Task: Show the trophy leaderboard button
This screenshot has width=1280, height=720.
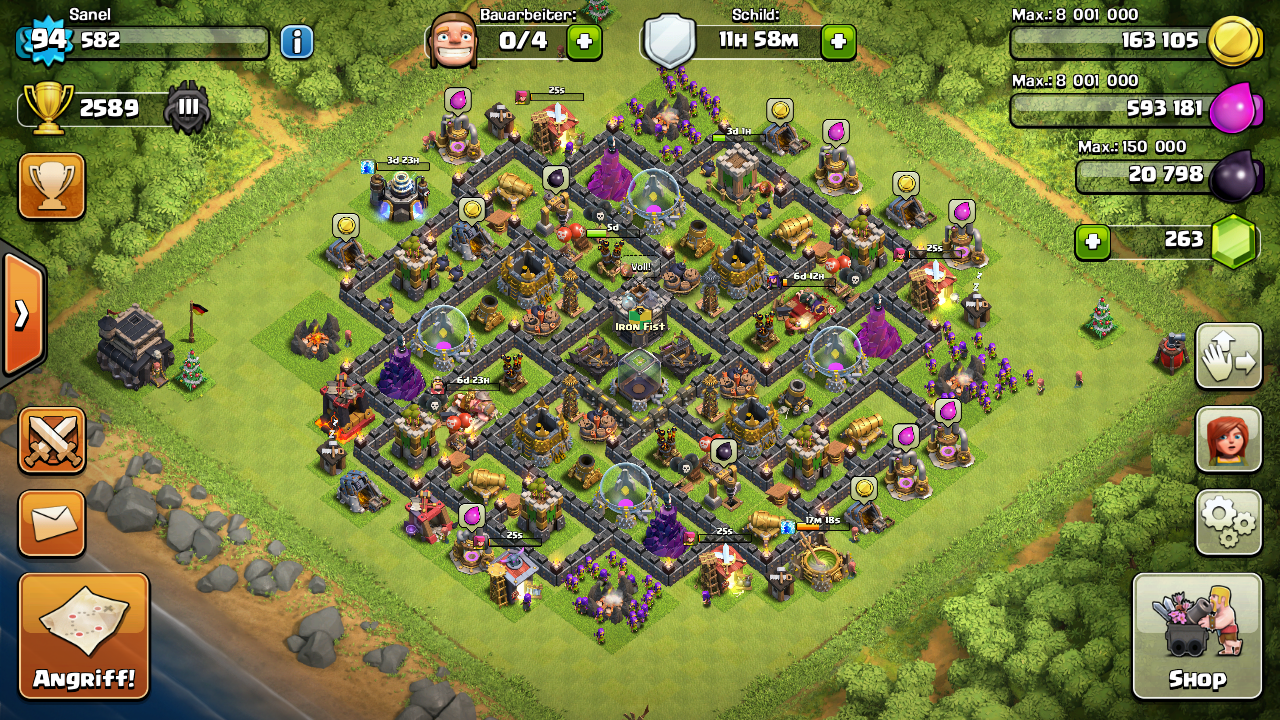Action: pyautogui.click(x=51, y=186)
